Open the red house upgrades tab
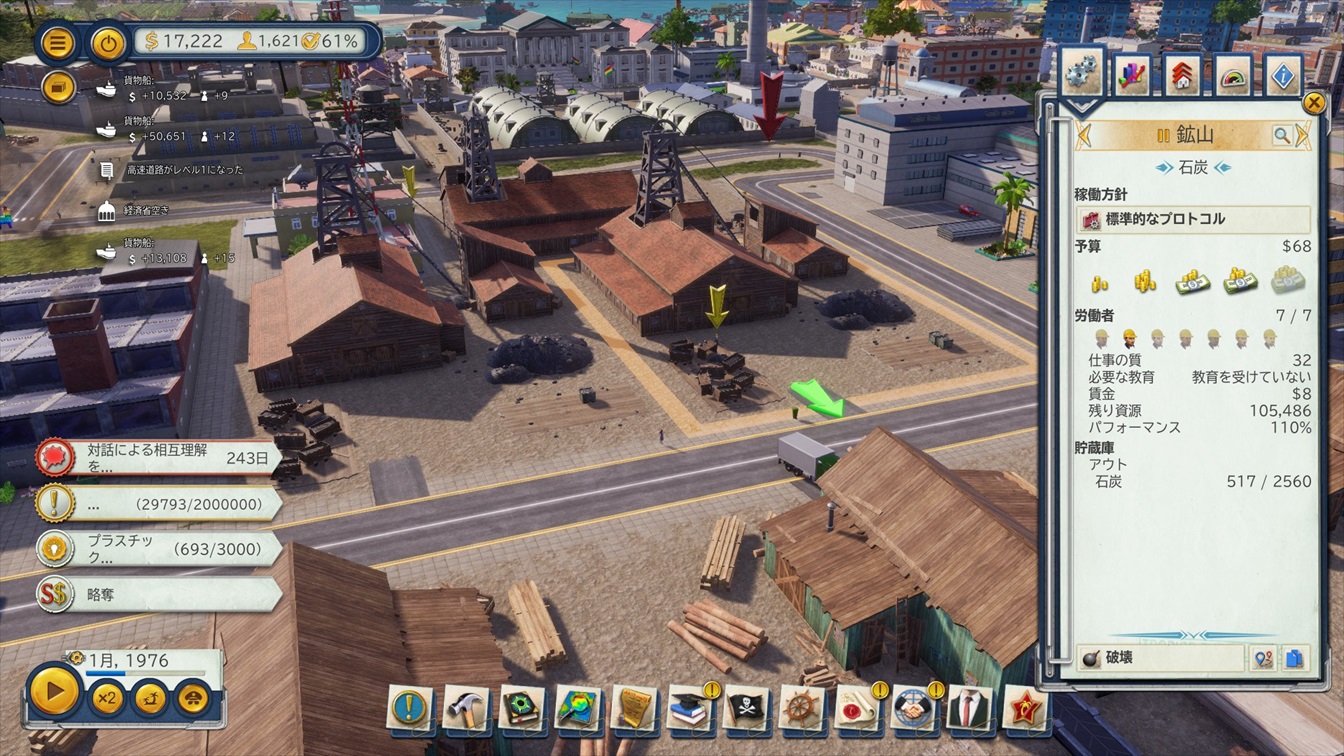This screenshot has height=756, width=1344. (1182, 75)
